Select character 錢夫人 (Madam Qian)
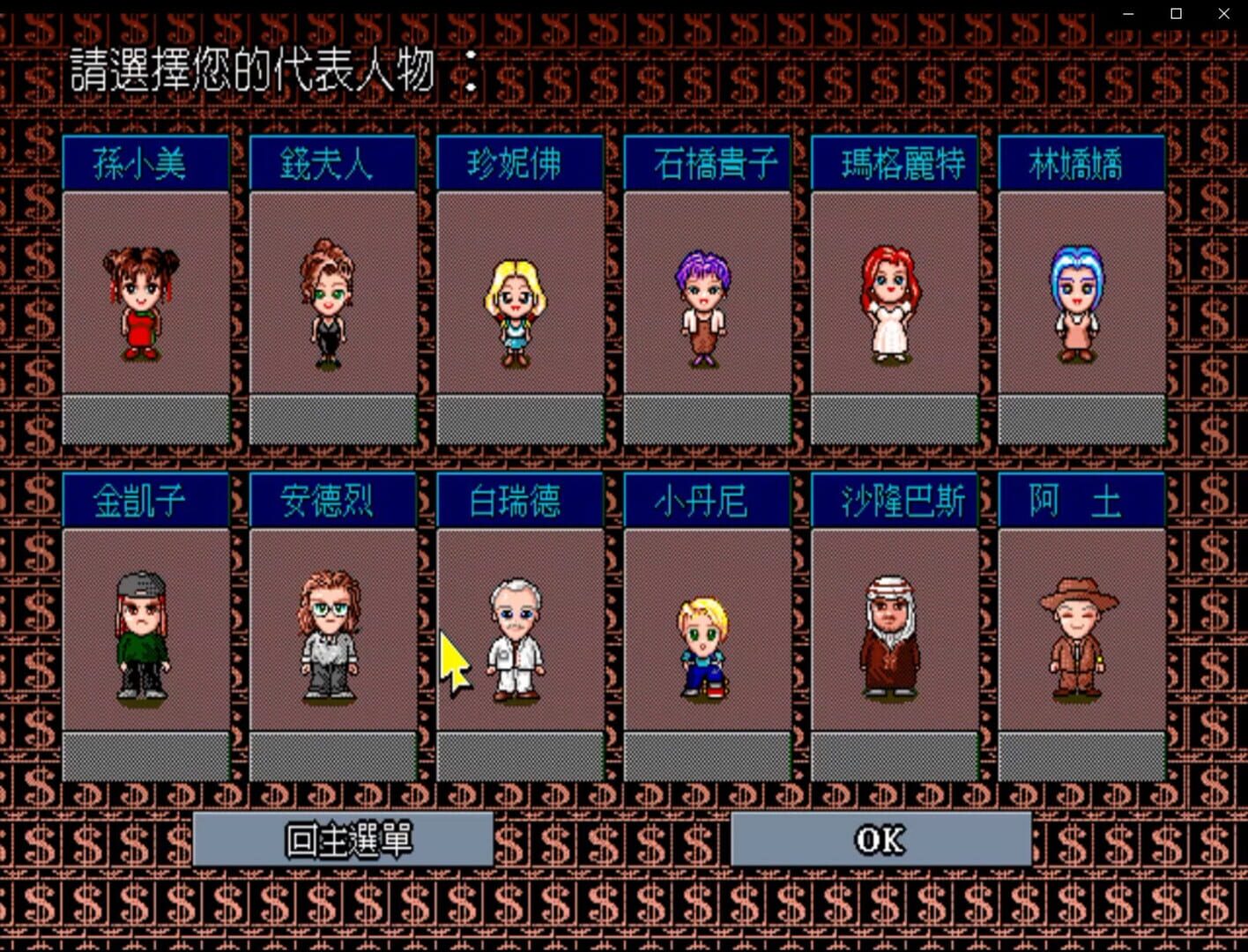 [332, 300]
